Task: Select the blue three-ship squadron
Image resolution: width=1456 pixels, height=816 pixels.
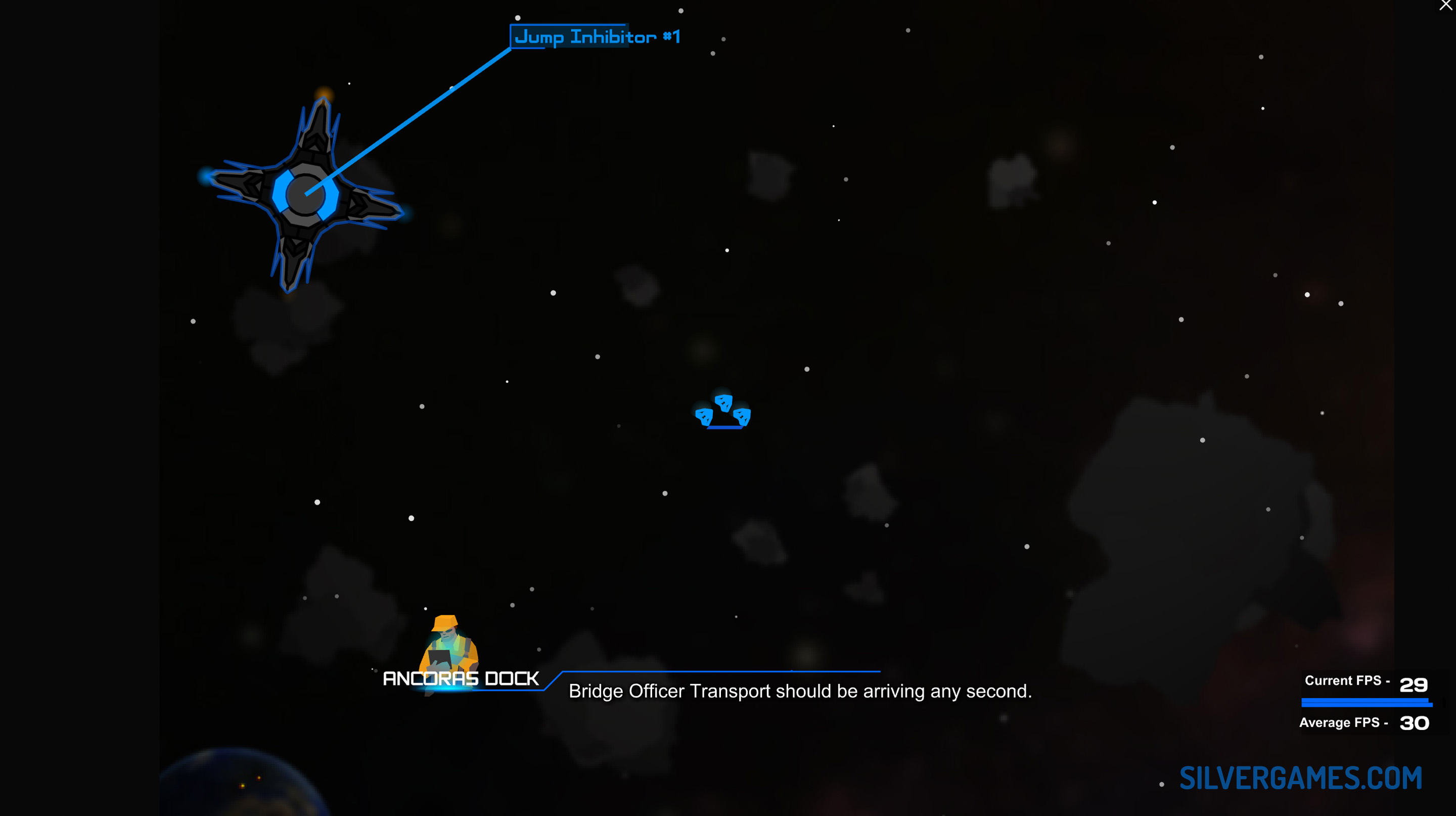Action: pos(723,412)
